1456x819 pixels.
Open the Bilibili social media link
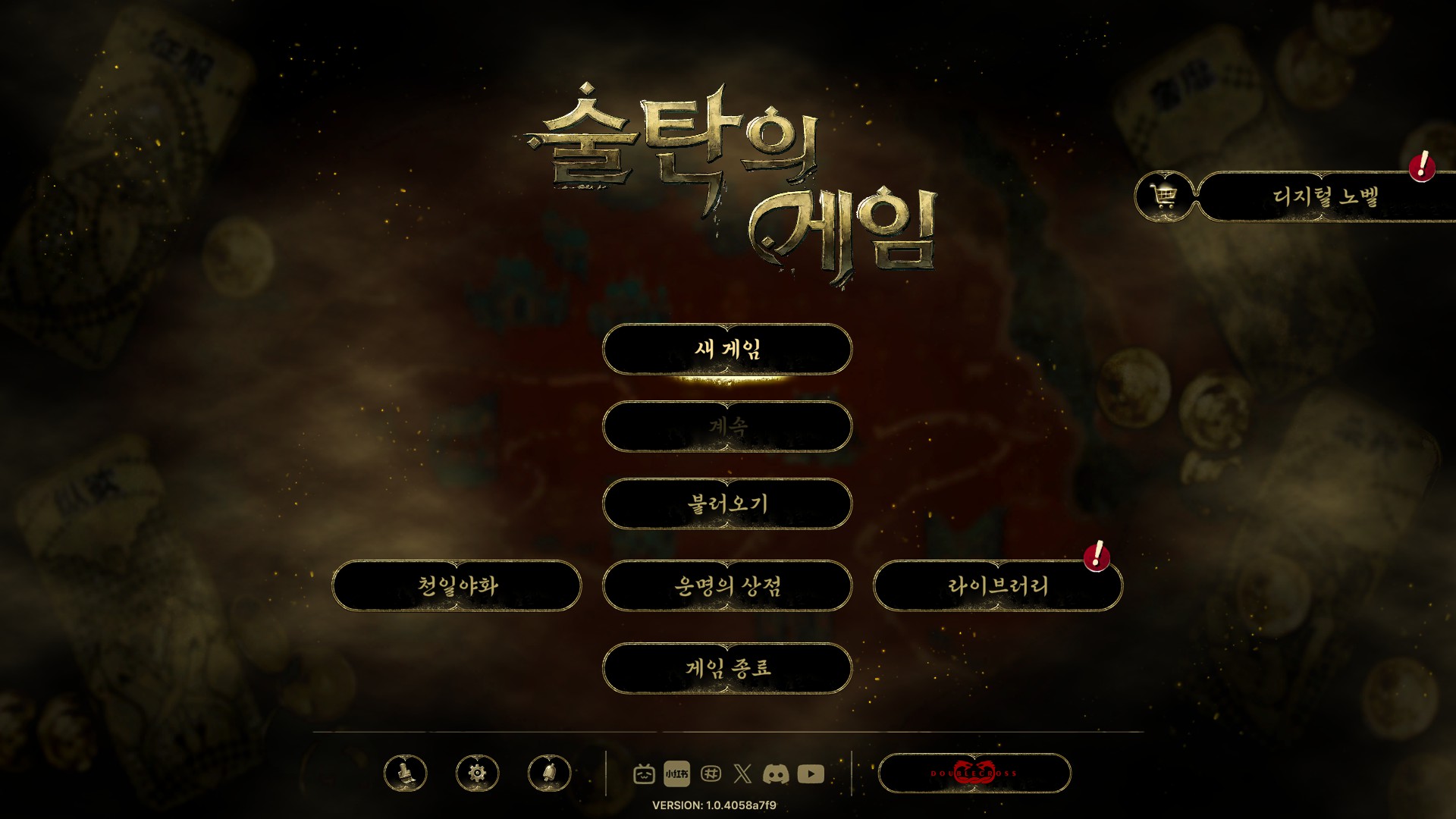coord(645,774)
